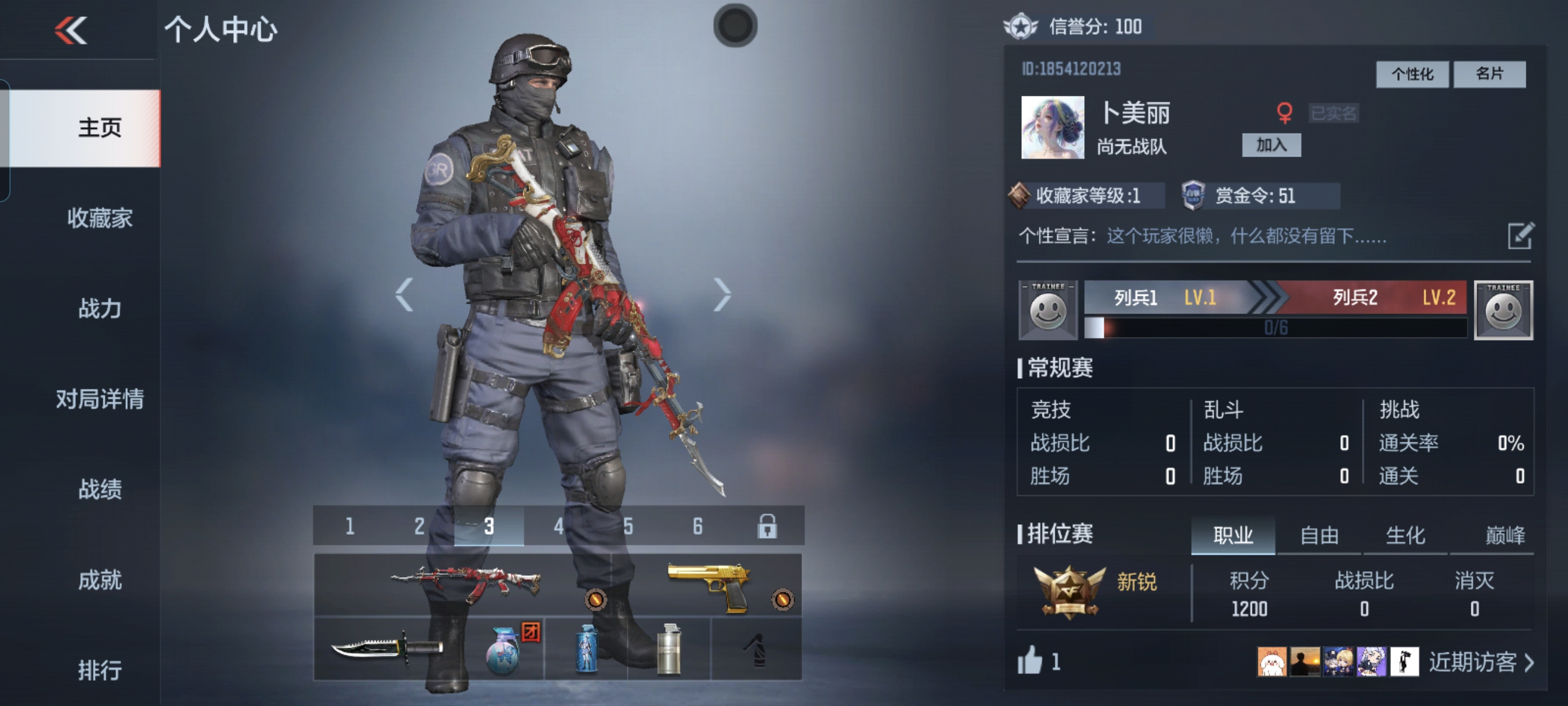Switch to the 生化 ranked tab
1568x706 pixels.
1405,535
